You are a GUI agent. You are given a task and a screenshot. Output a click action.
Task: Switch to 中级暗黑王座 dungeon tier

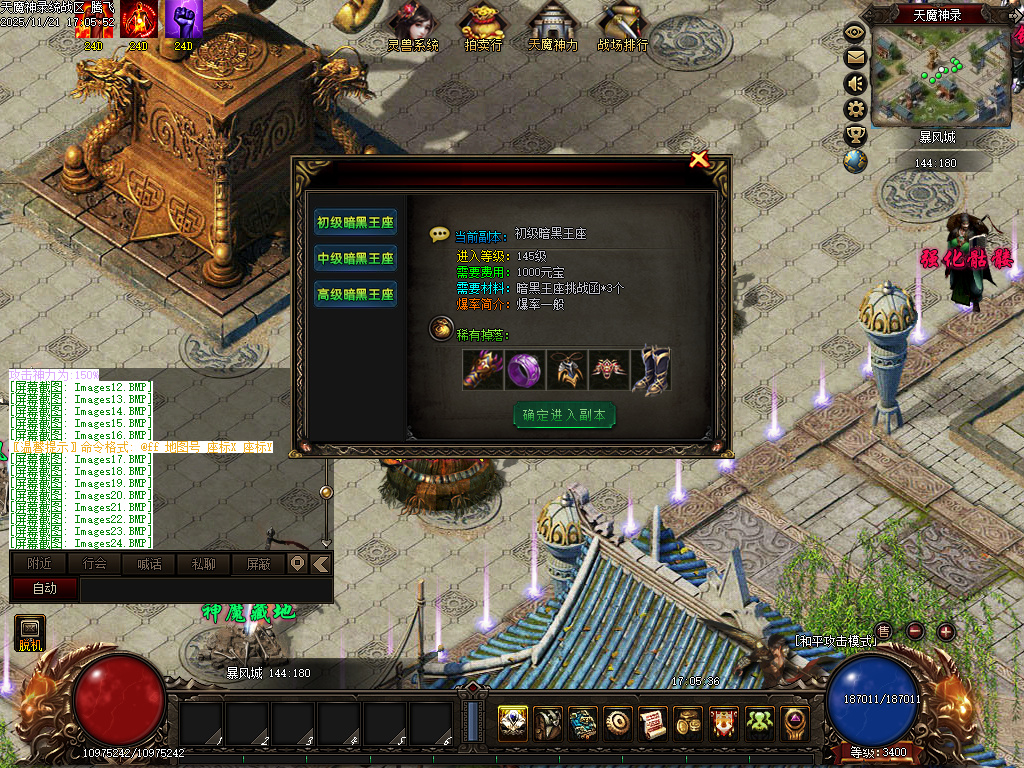355,258
